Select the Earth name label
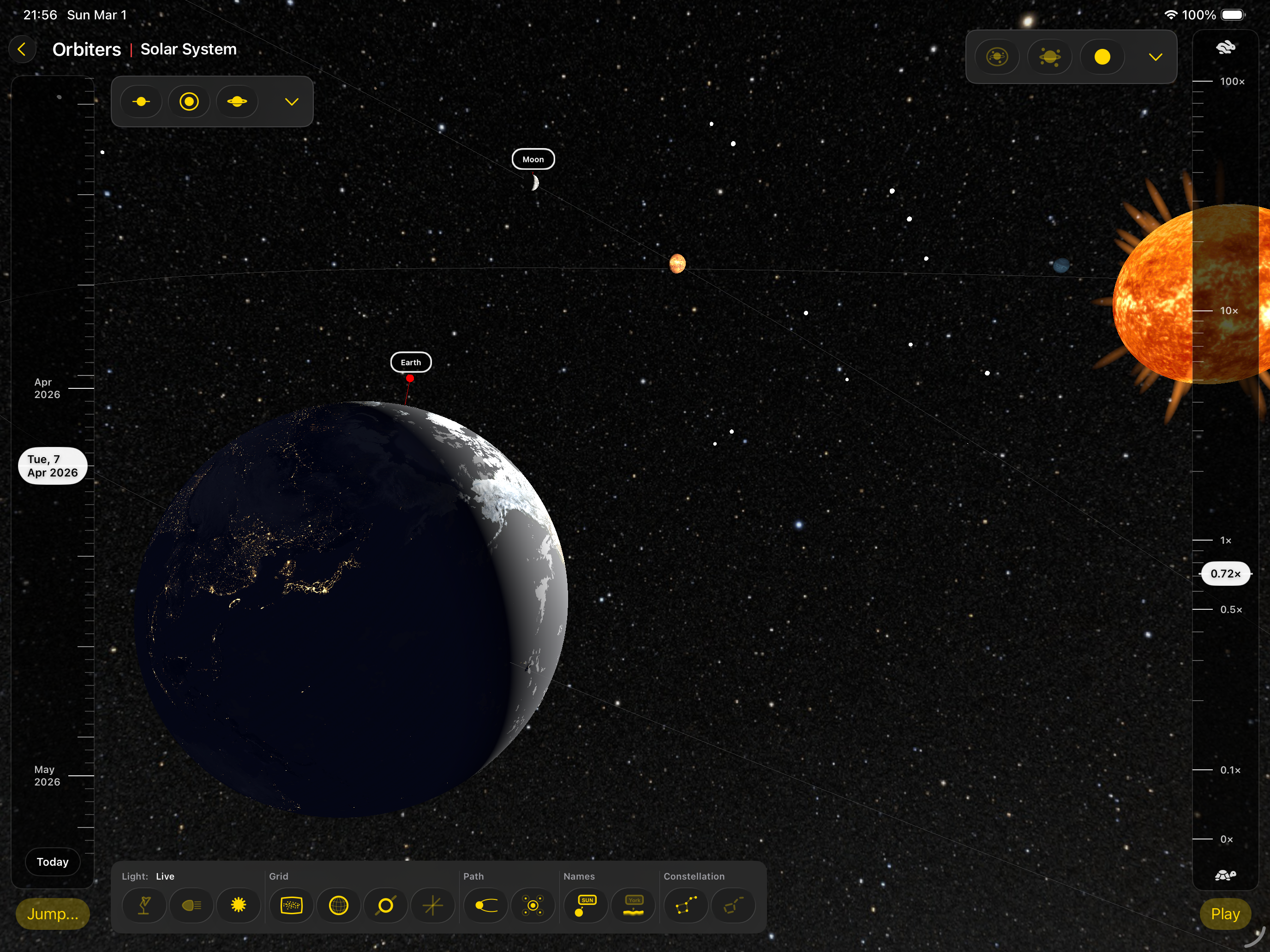Image resolution: width=1270 pixels, height=952 pixels. [411, 362]
